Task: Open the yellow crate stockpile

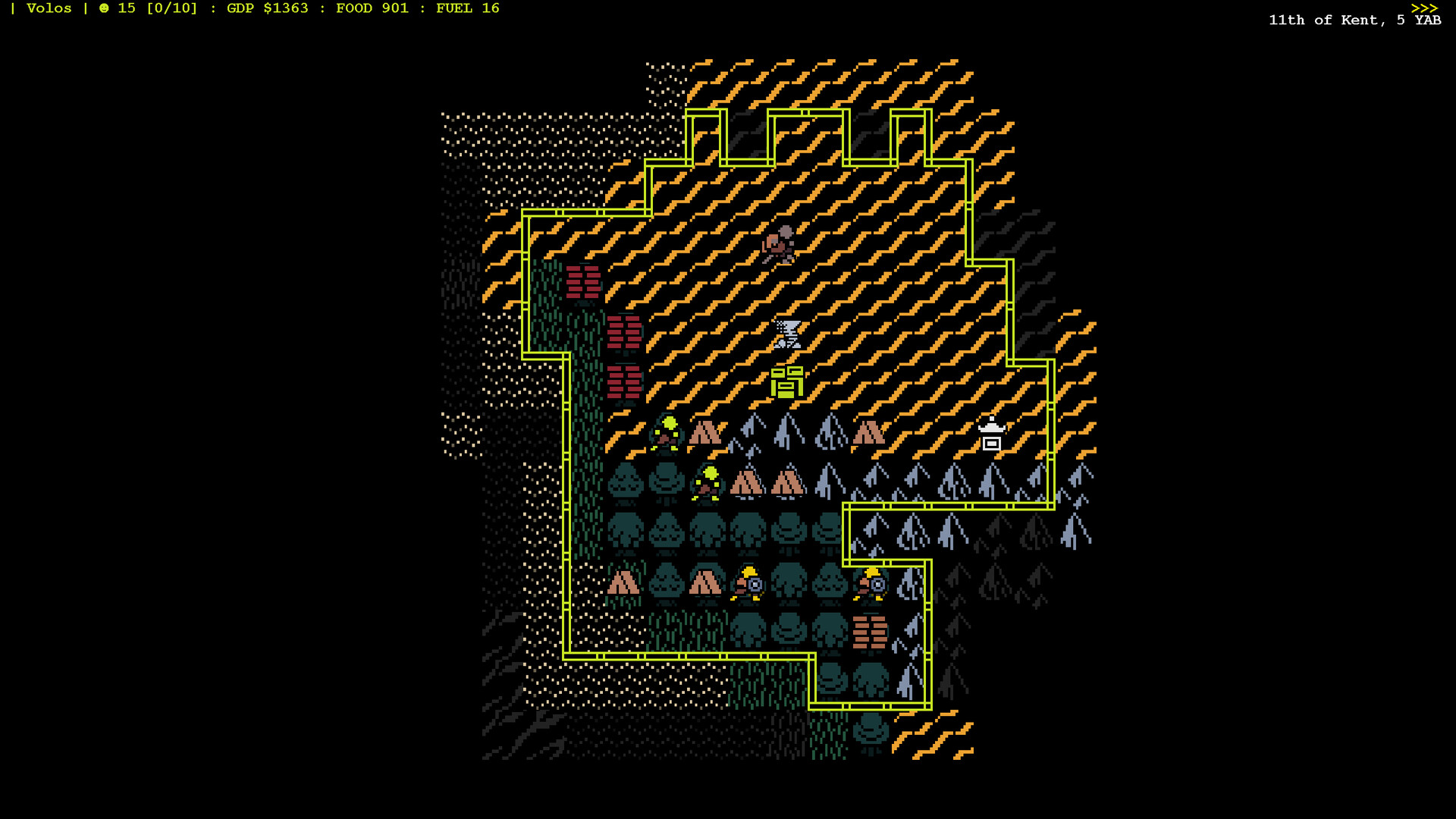Action: click(x=789, y=383)
